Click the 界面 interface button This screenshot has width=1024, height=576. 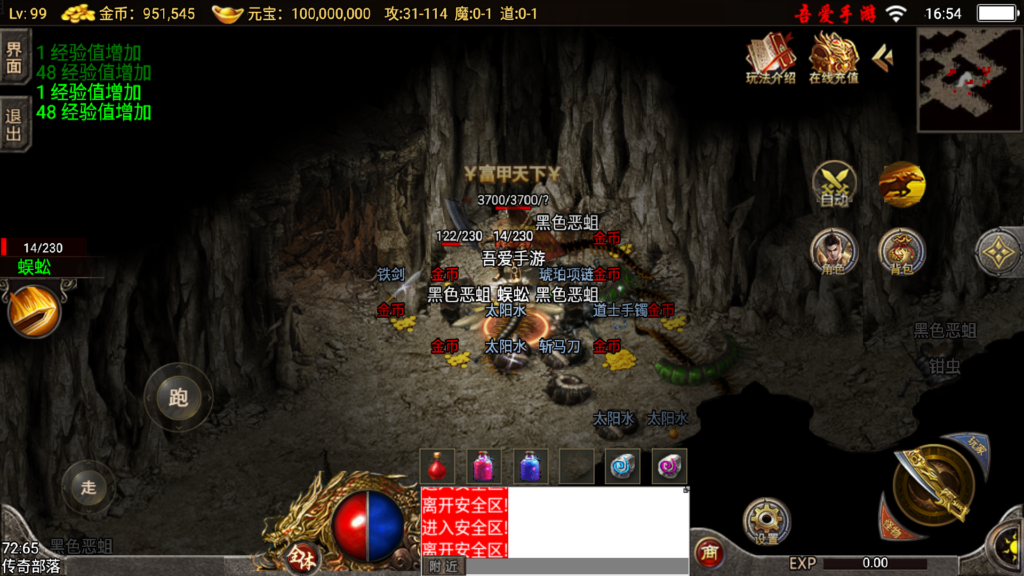pyautogui.click(x=15, y=58)
